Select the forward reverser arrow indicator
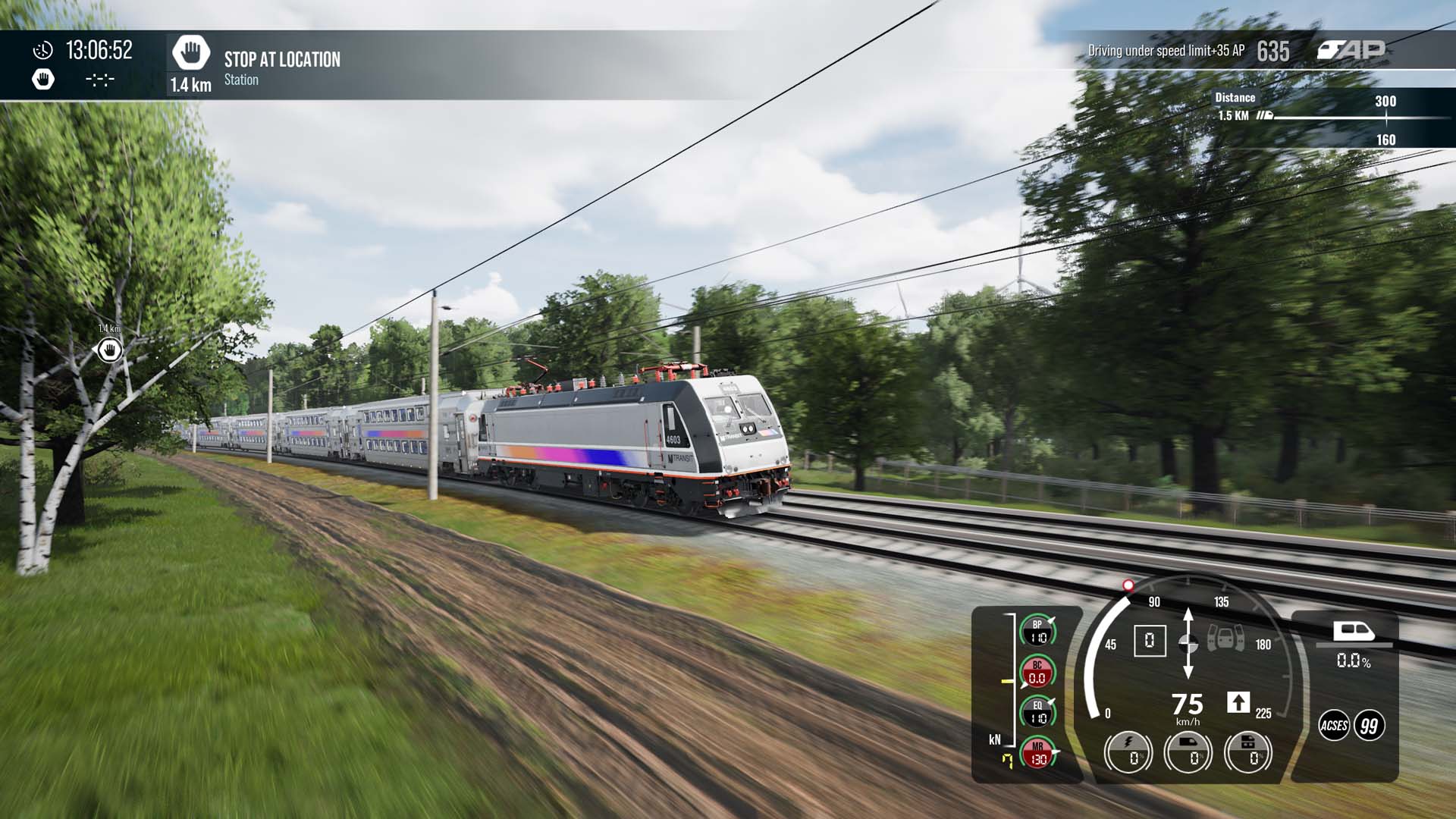The width and height of the screenshot is (1456, 819). pos(1238,702)
